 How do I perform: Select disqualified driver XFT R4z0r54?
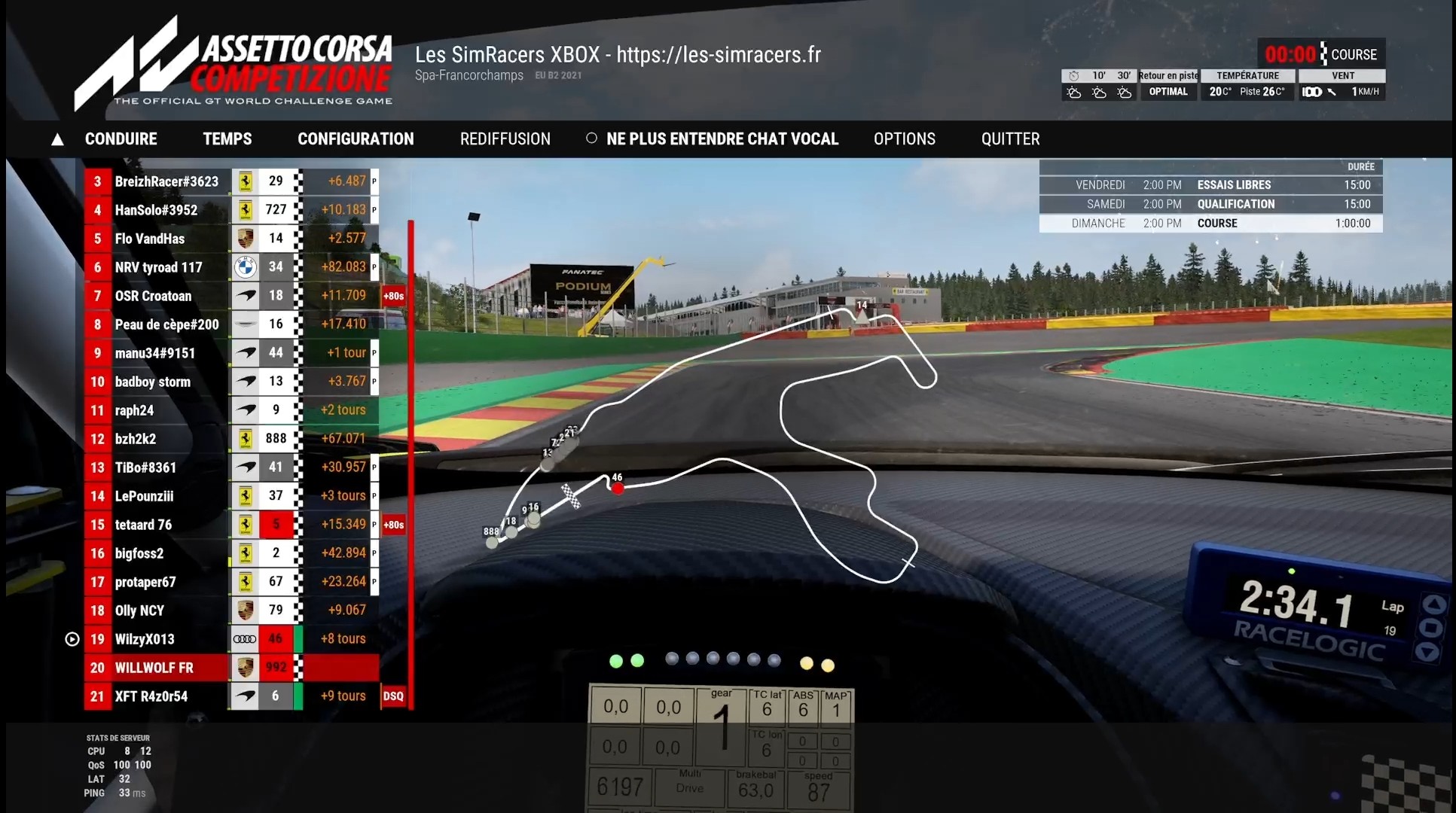pos(151,696)
